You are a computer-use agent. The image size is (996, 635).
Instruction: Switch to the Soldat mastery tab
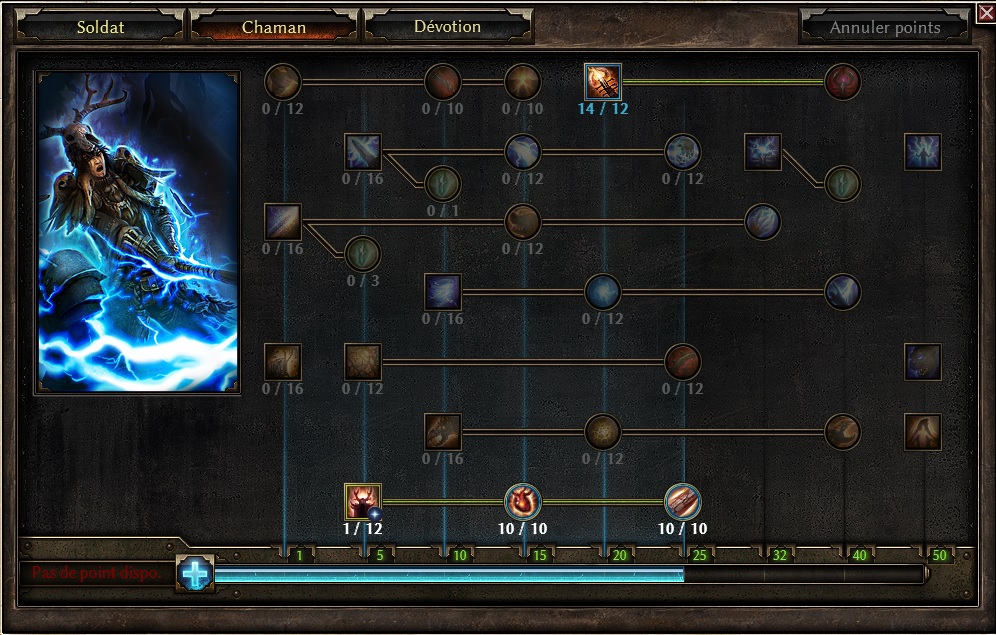coord(100,27)
